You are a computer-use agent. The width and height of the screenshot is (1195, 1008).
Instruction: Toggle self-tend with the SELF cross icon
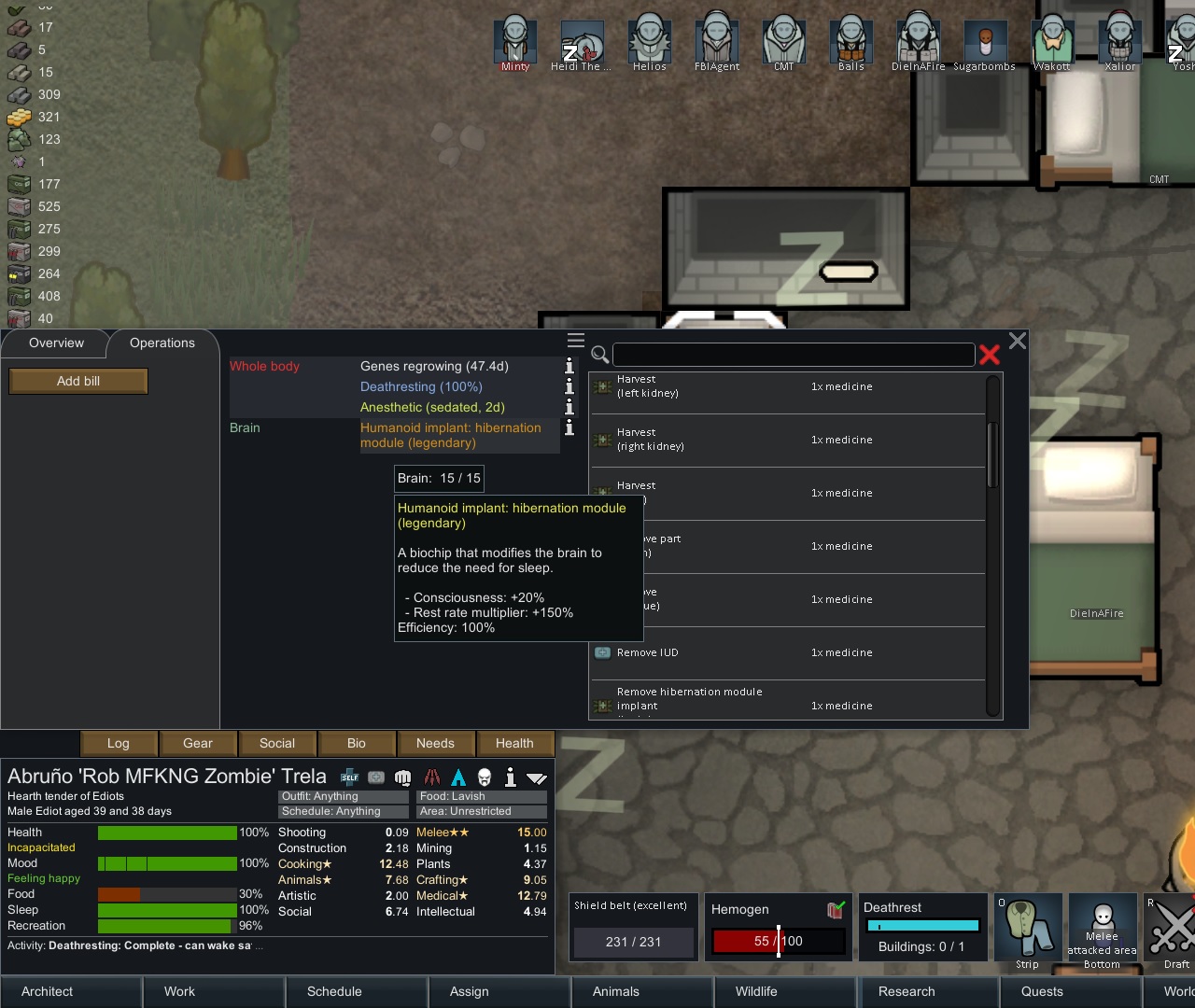(349, 777)
